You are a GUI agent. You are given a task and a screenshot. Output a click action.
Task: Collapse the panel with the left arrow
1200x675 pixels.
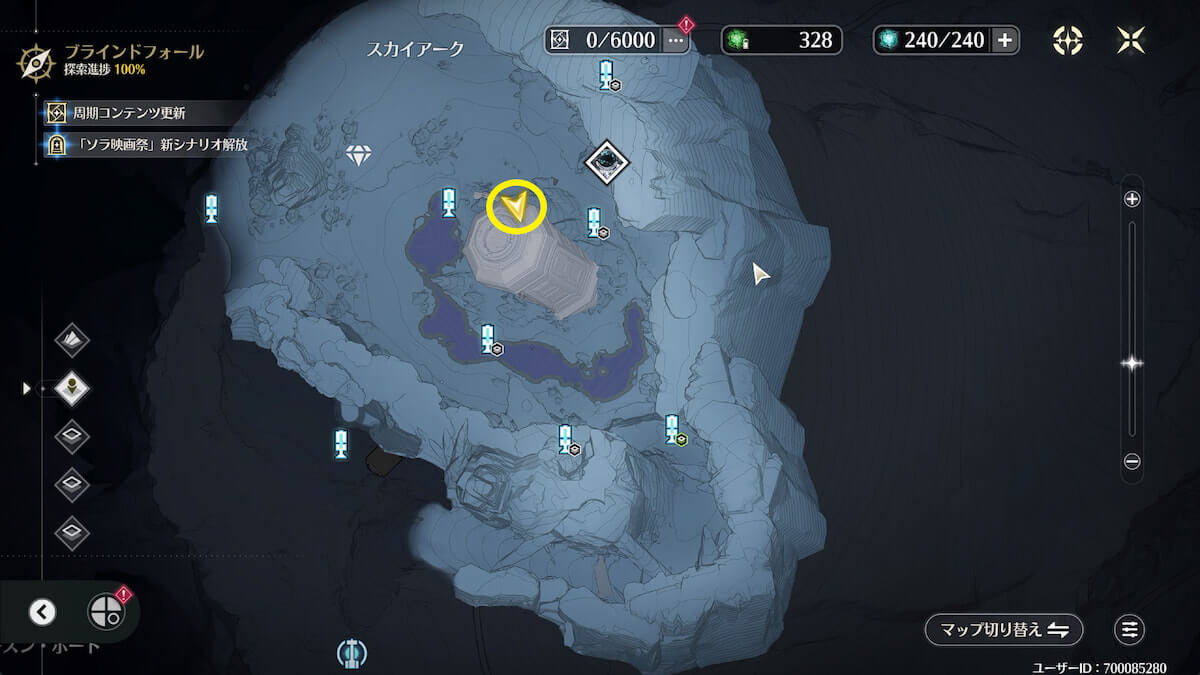coord(43,612)
